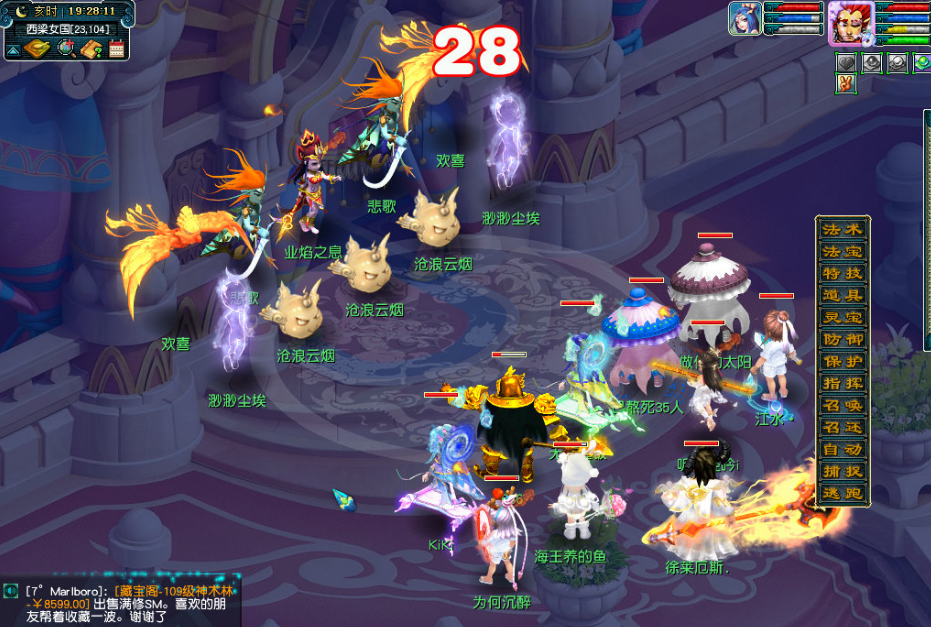Click the blue-haired pet portrait

(744, 19)
